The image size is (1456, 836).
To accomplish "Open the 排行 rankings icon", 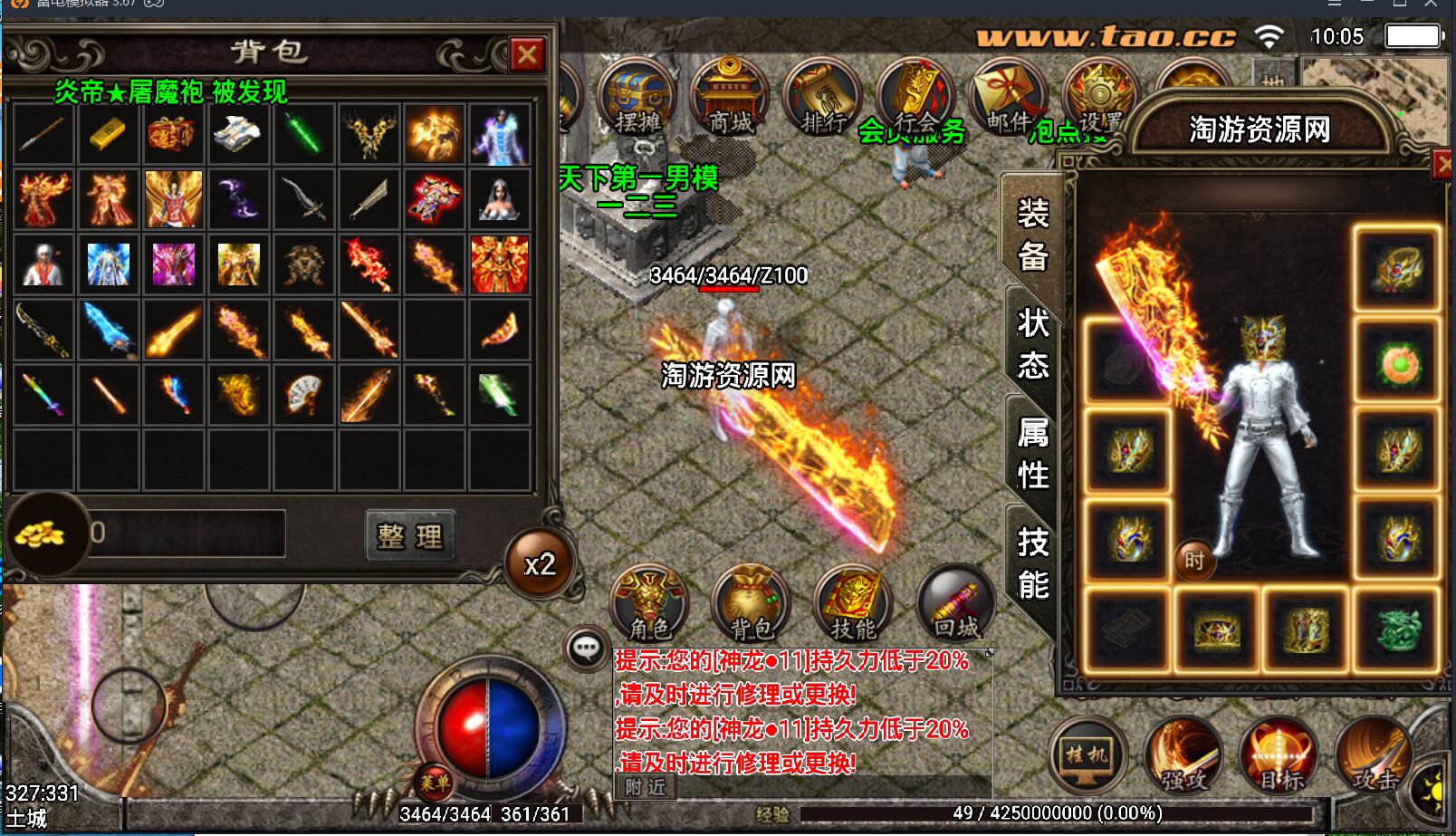I will pyautogui.click(x=824, y=91).
